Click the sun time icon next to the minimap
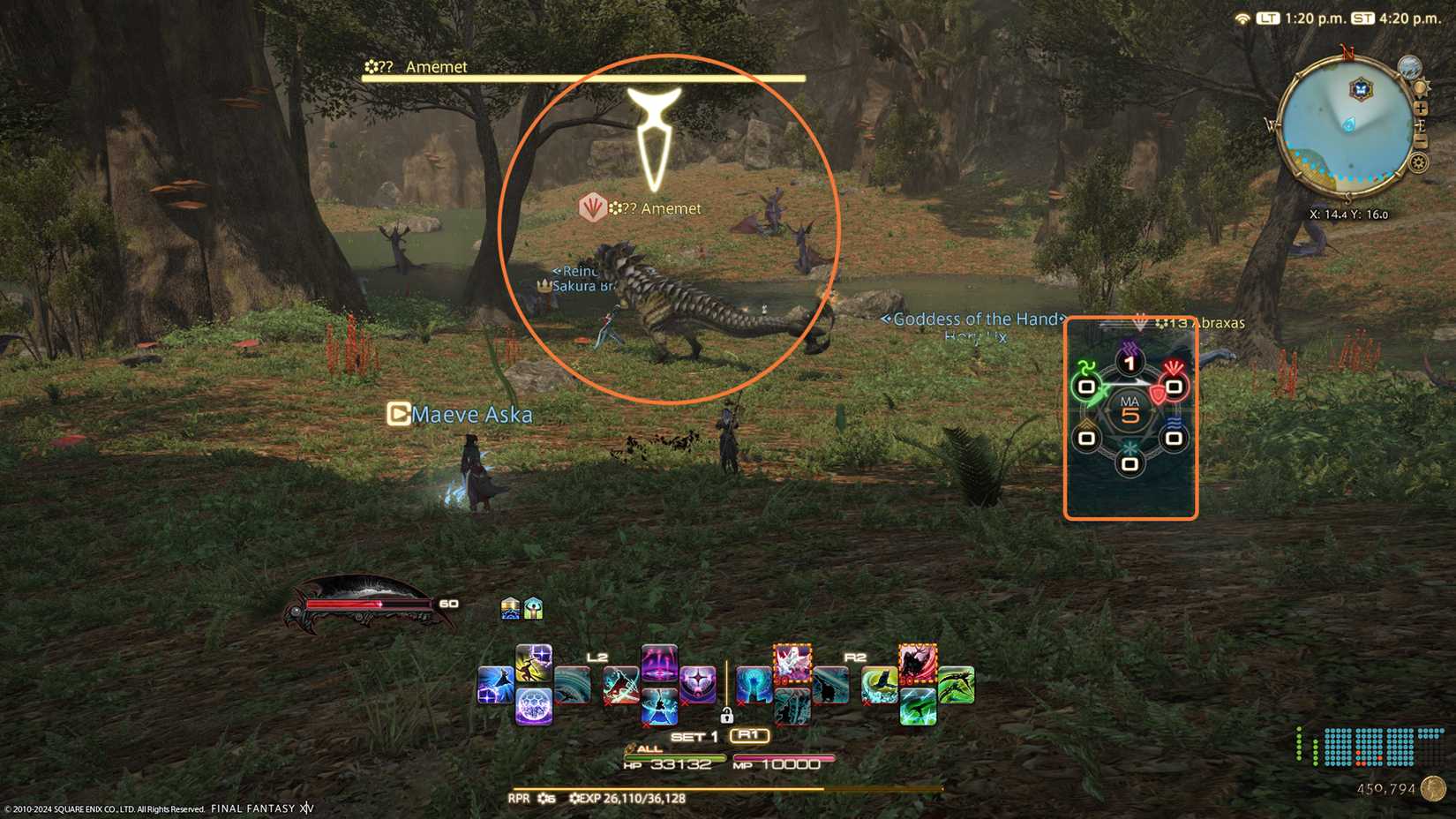Image resolution: width=1456 pixels, height=819 pixels. [x=1421, y=86]
